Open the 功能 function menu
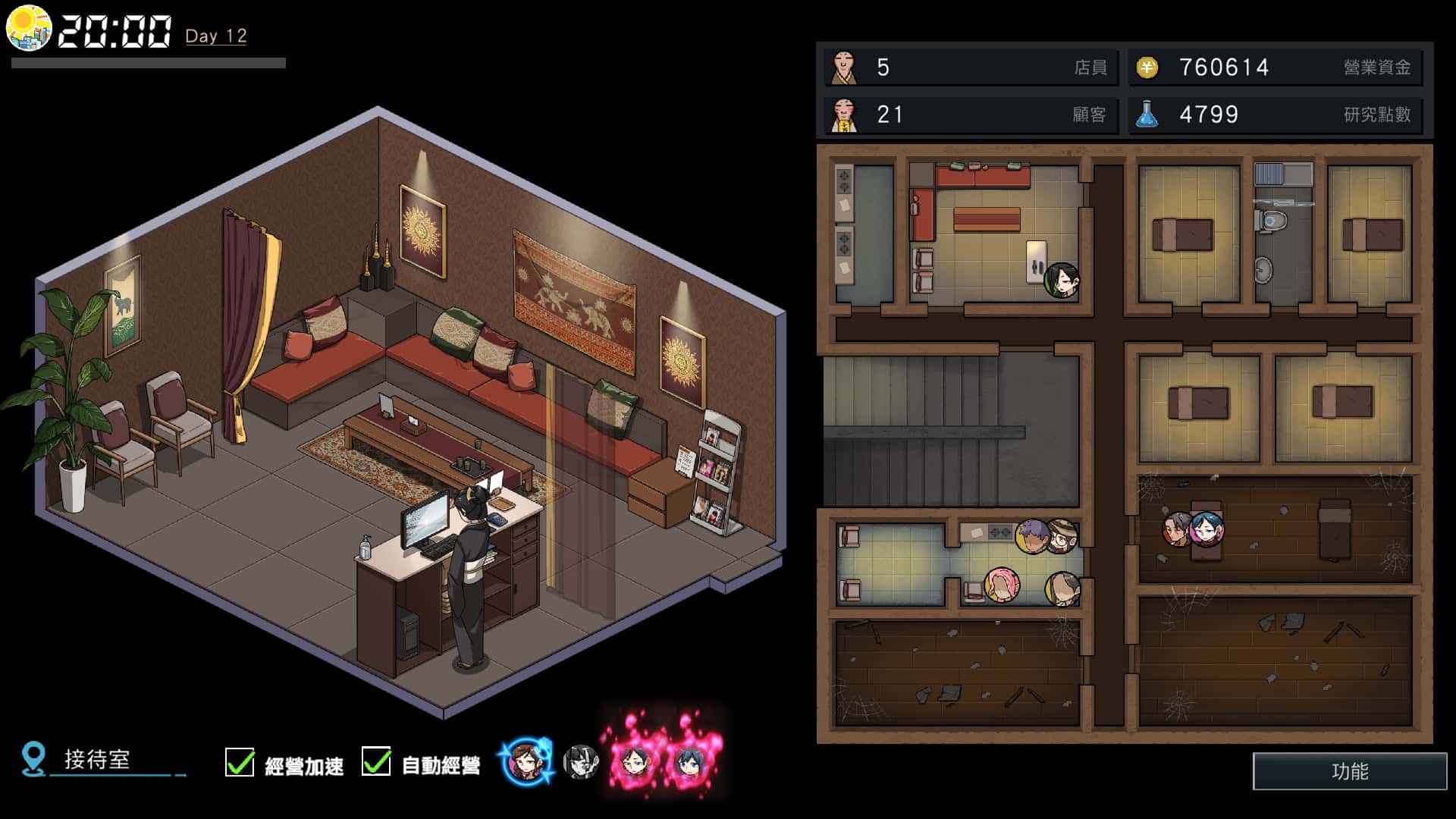This screenshot has width=1456, height=819. [1349, 771]
